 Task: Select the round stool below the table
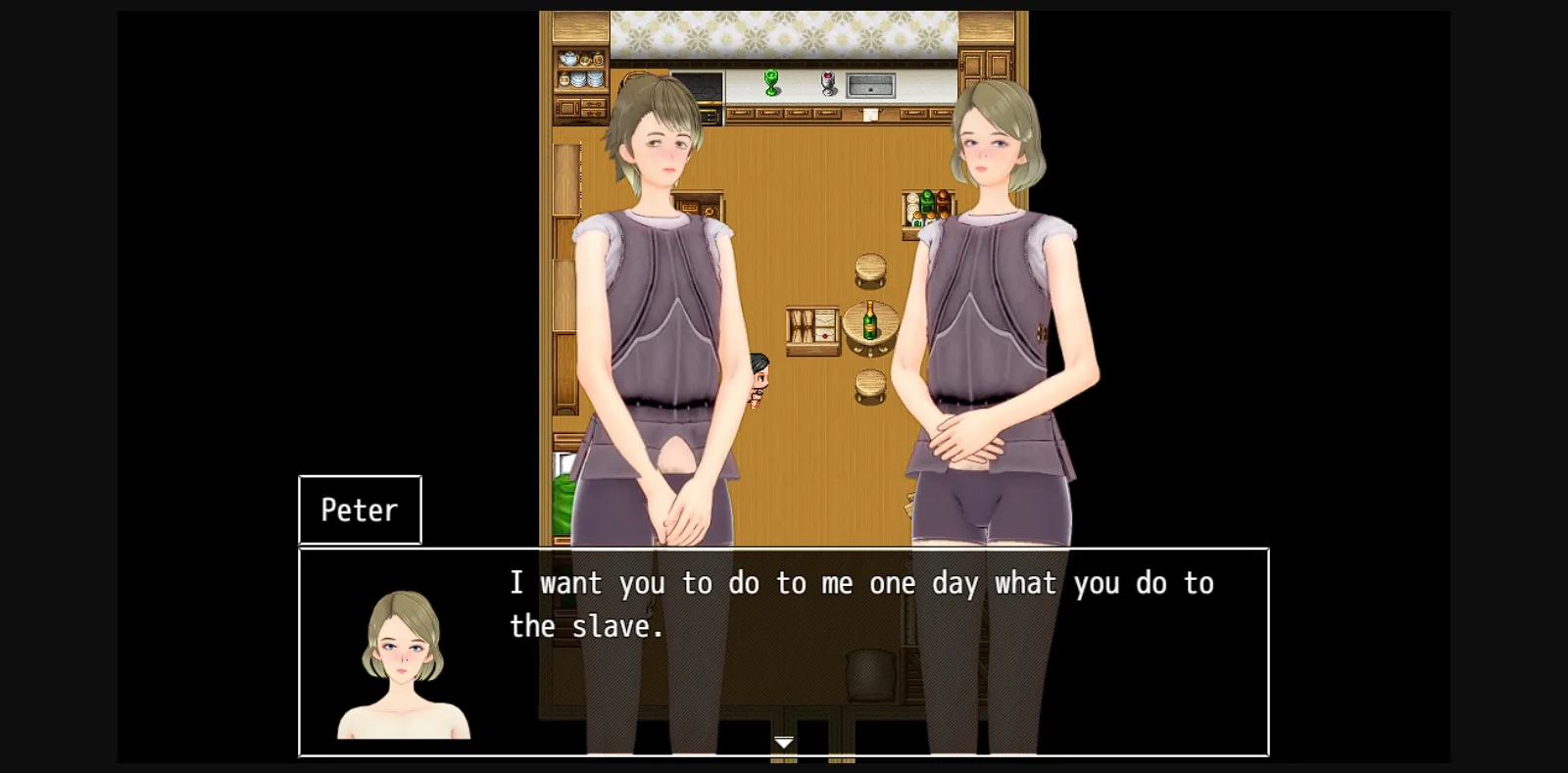870,385
